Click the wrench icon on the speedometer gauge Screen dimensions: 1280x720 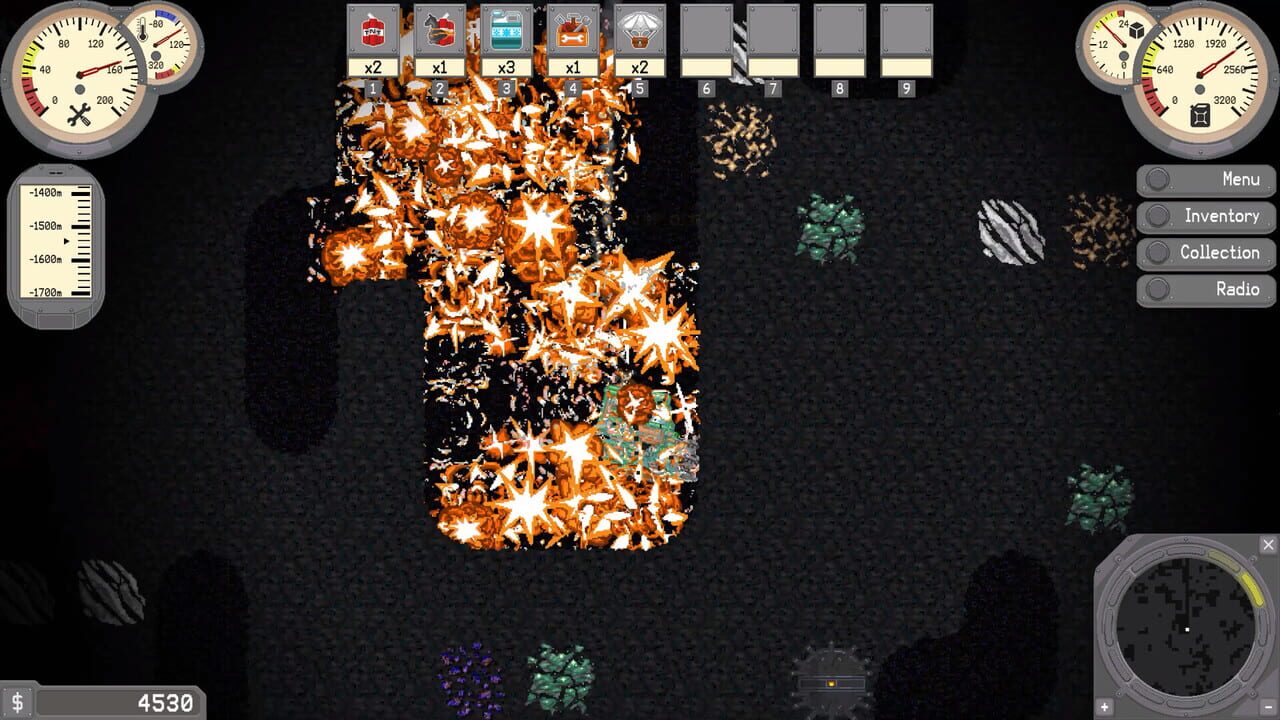click(x=79, y=114)
